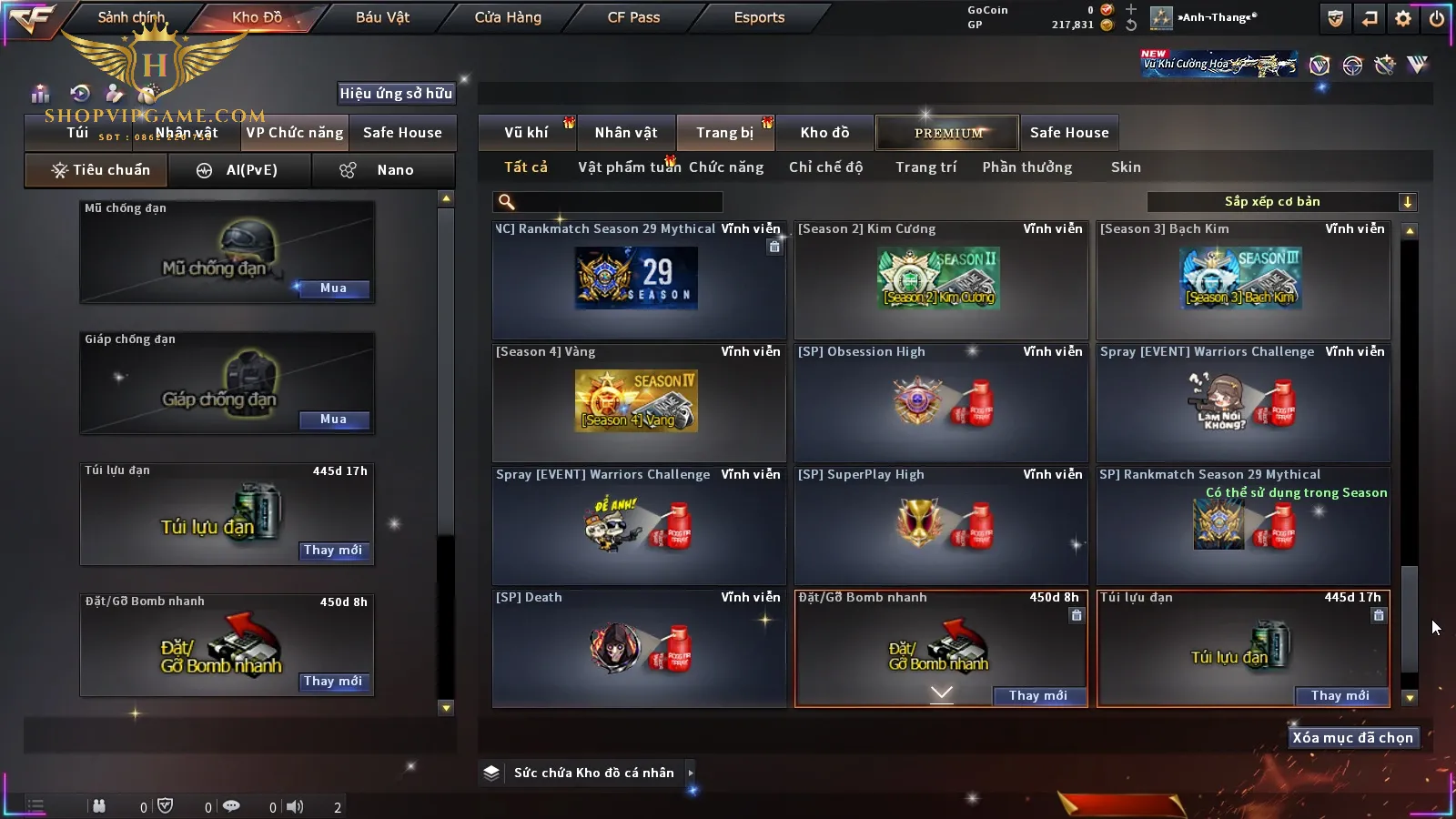Open the Esports menu

(x=759, y=17)
